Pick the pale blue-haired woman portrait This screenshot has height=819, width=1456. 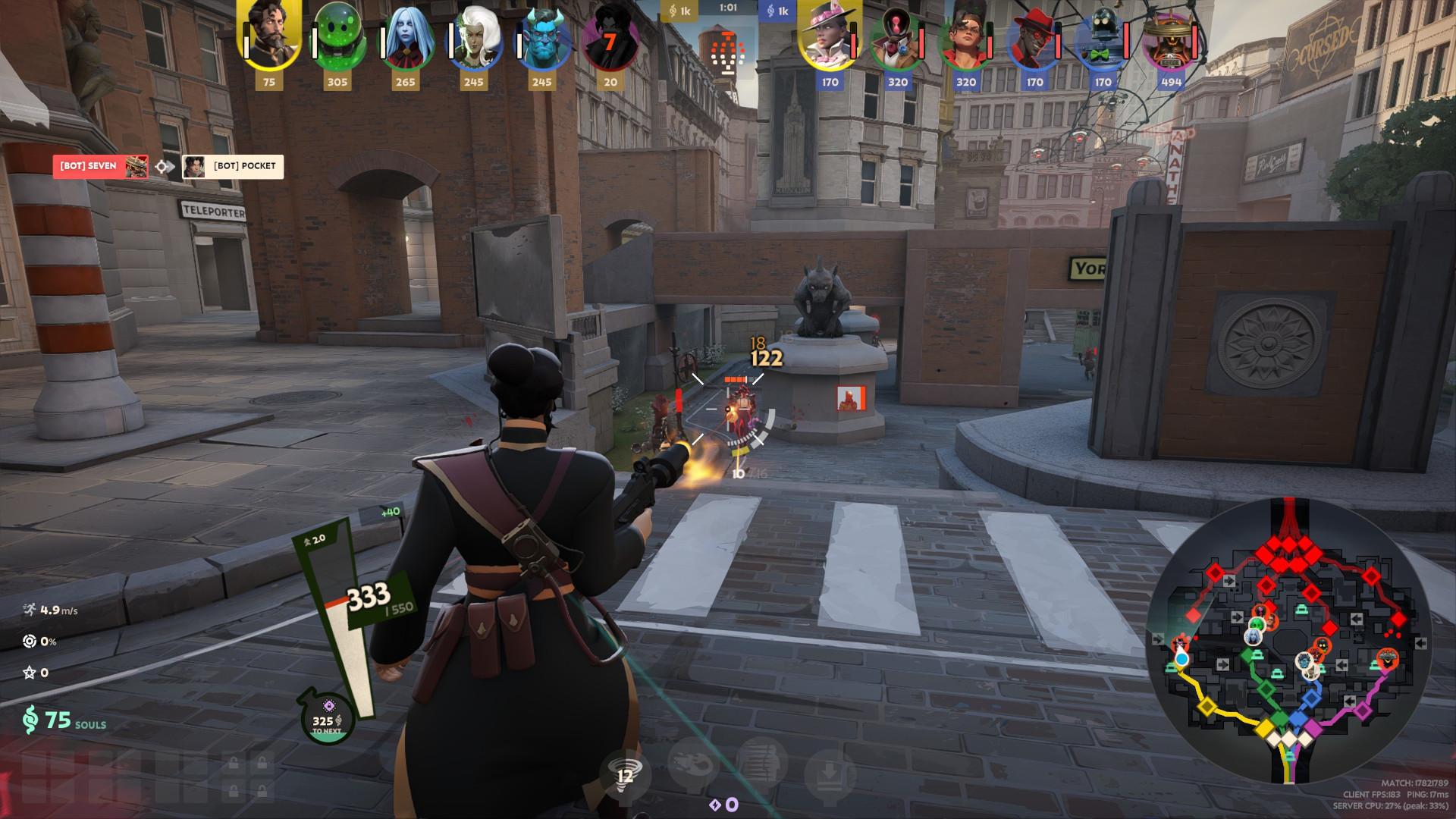(405, 39)
